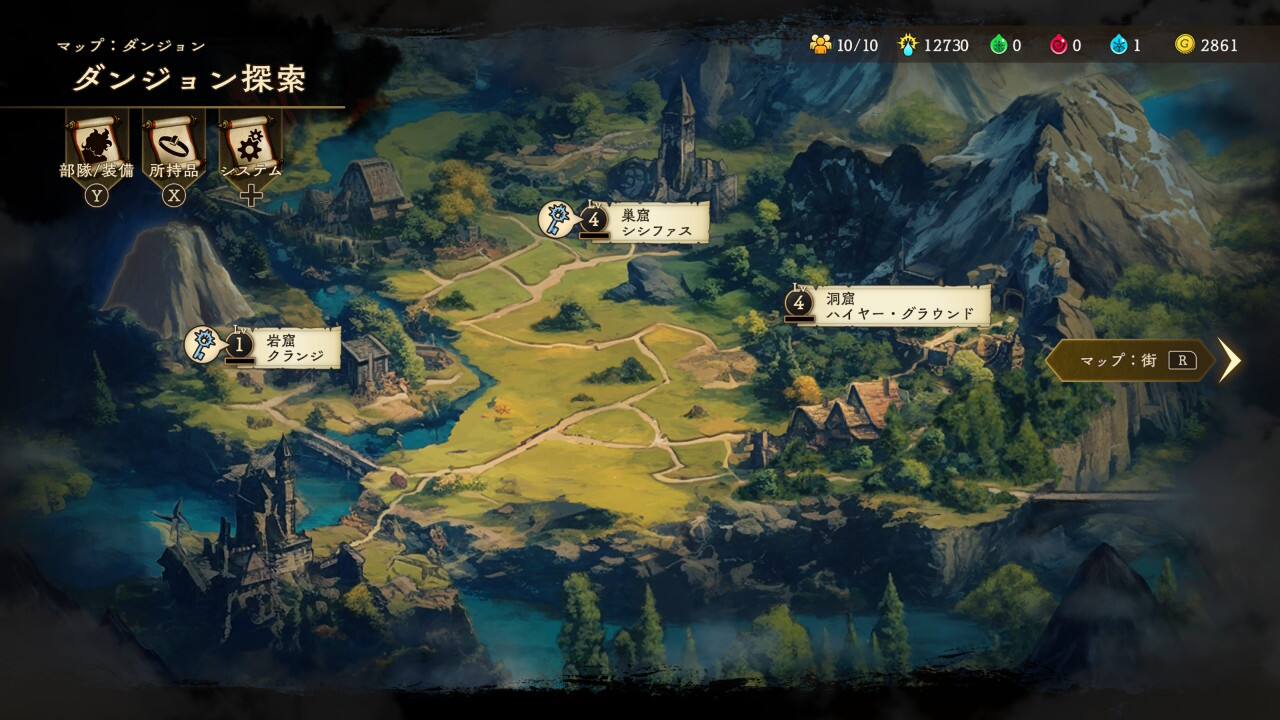The height and width of the screenshot is (720, 1280).
Task: Open the 部隊/装備 party equipment menu
Action: pyautogui.click(x=97, y=147)
